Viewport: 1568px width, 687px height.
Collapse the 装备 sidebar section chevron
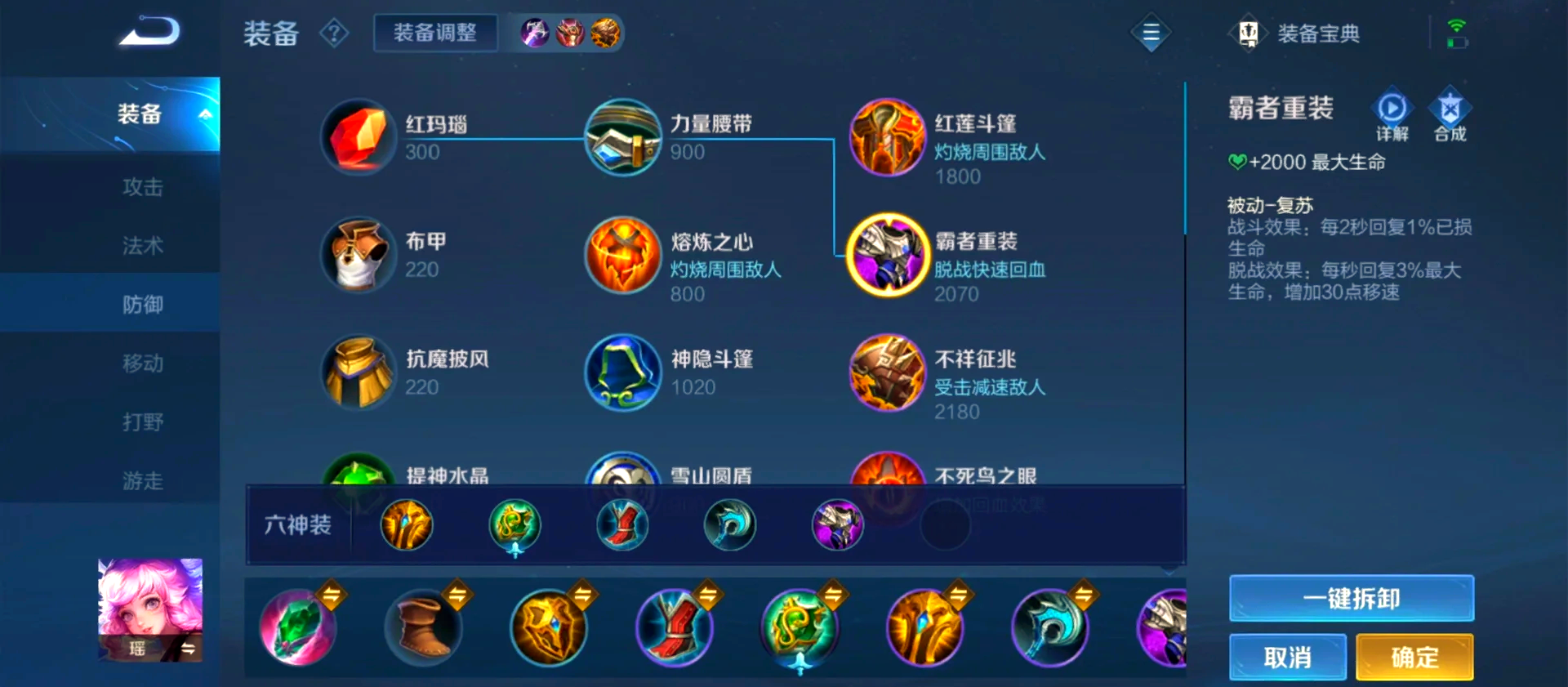207,116
